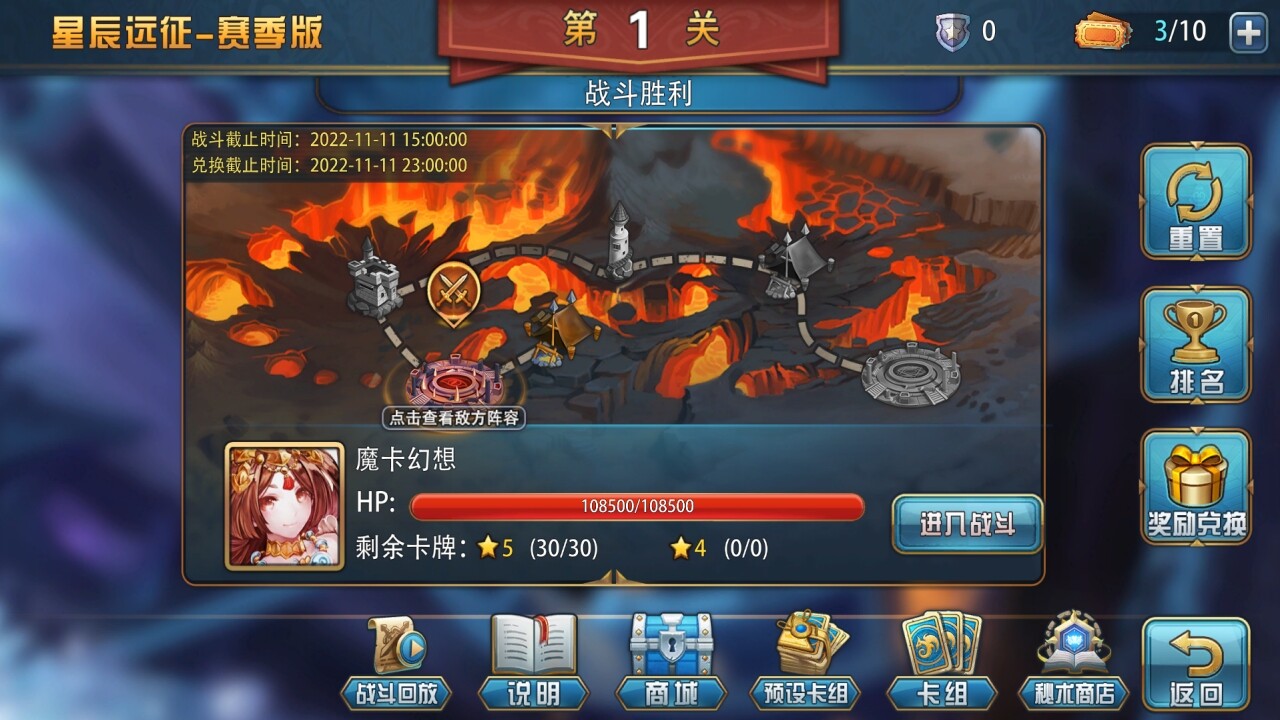Open the 秘术商店 arcane shop
Screen dimensions: 1280x720
[x=1072, y=660]
